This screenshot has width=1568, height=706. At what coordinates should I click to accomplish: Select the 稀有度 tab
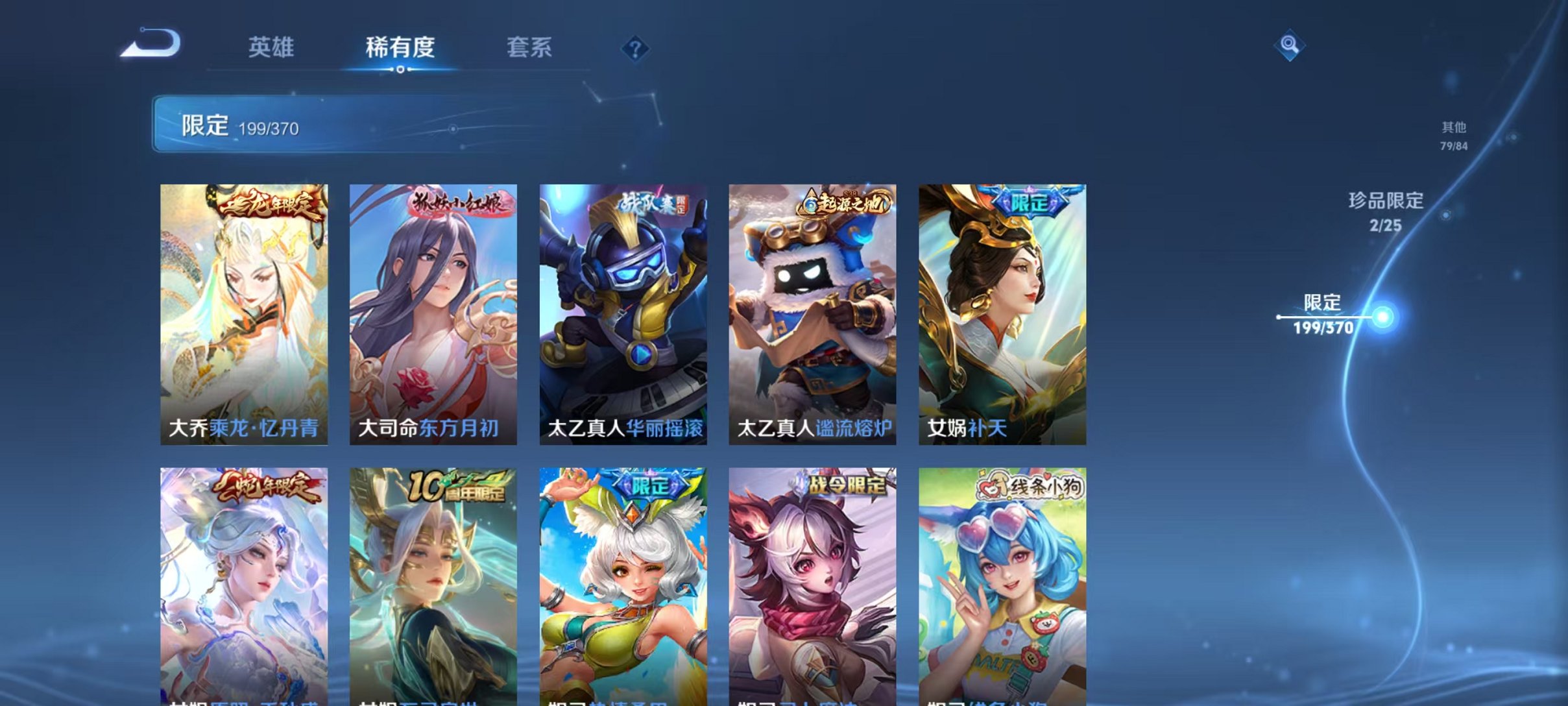[x=399, y=49]
